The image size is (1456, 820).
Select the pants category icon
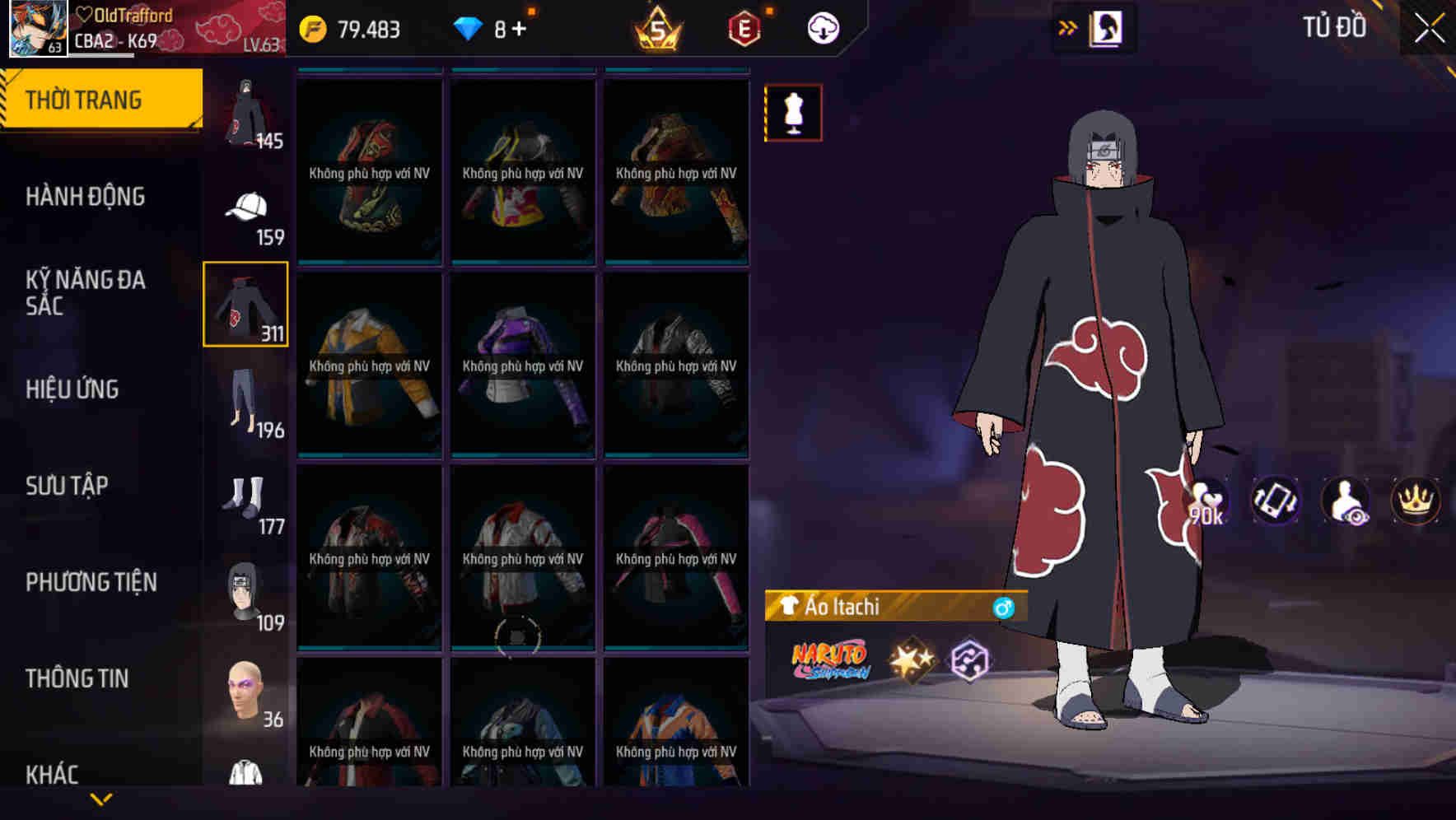point(245,402)
